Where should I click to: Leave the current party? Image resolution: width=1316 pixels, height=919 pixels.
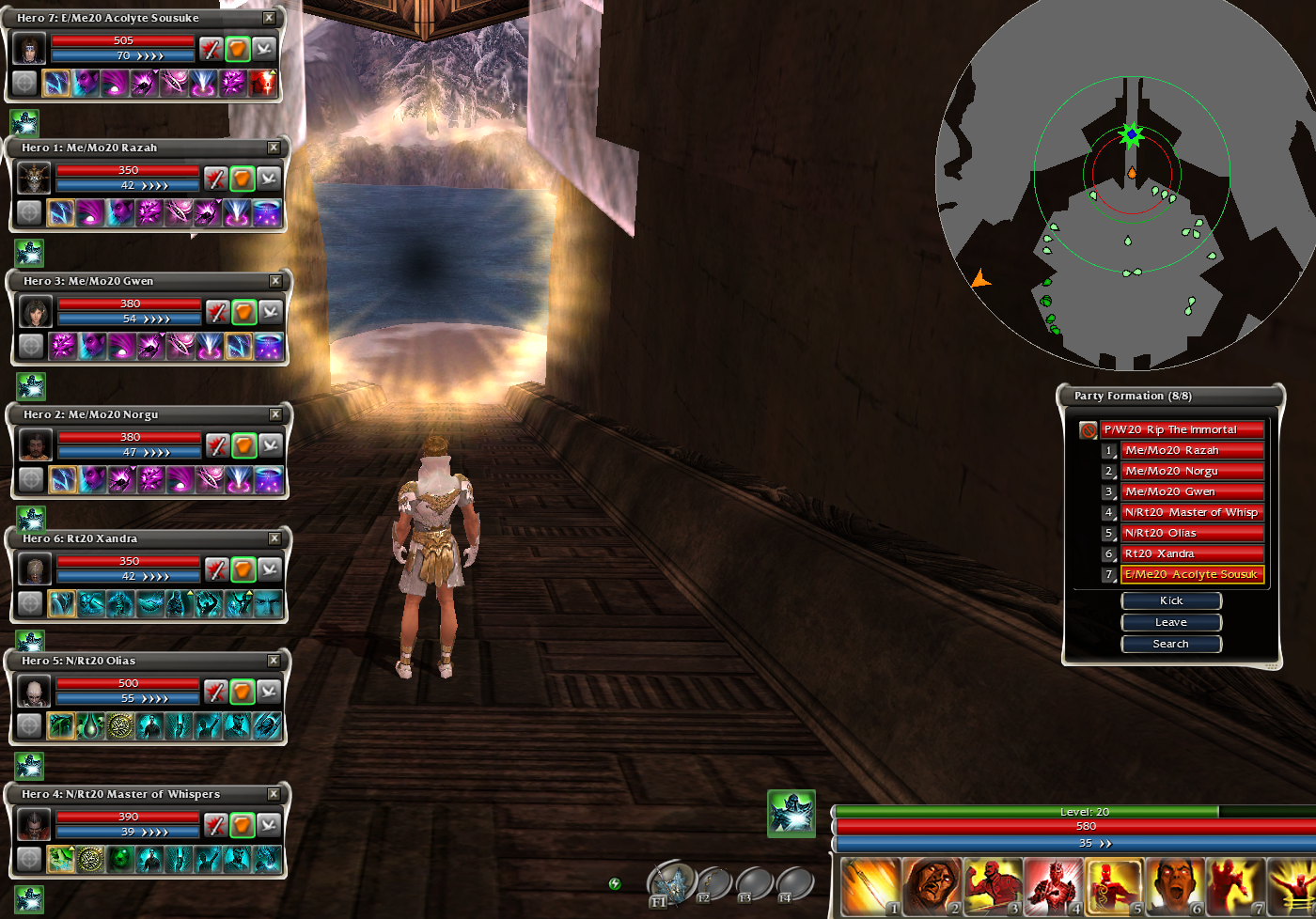[1171, 622]
